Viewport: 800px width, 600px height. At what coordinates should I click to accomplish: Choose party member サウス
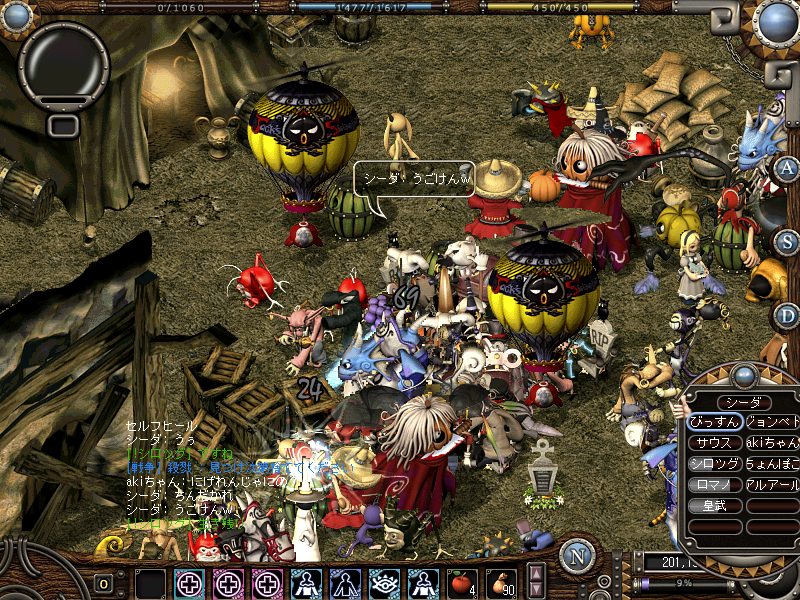pyautogui.click(x=715, y=442)
